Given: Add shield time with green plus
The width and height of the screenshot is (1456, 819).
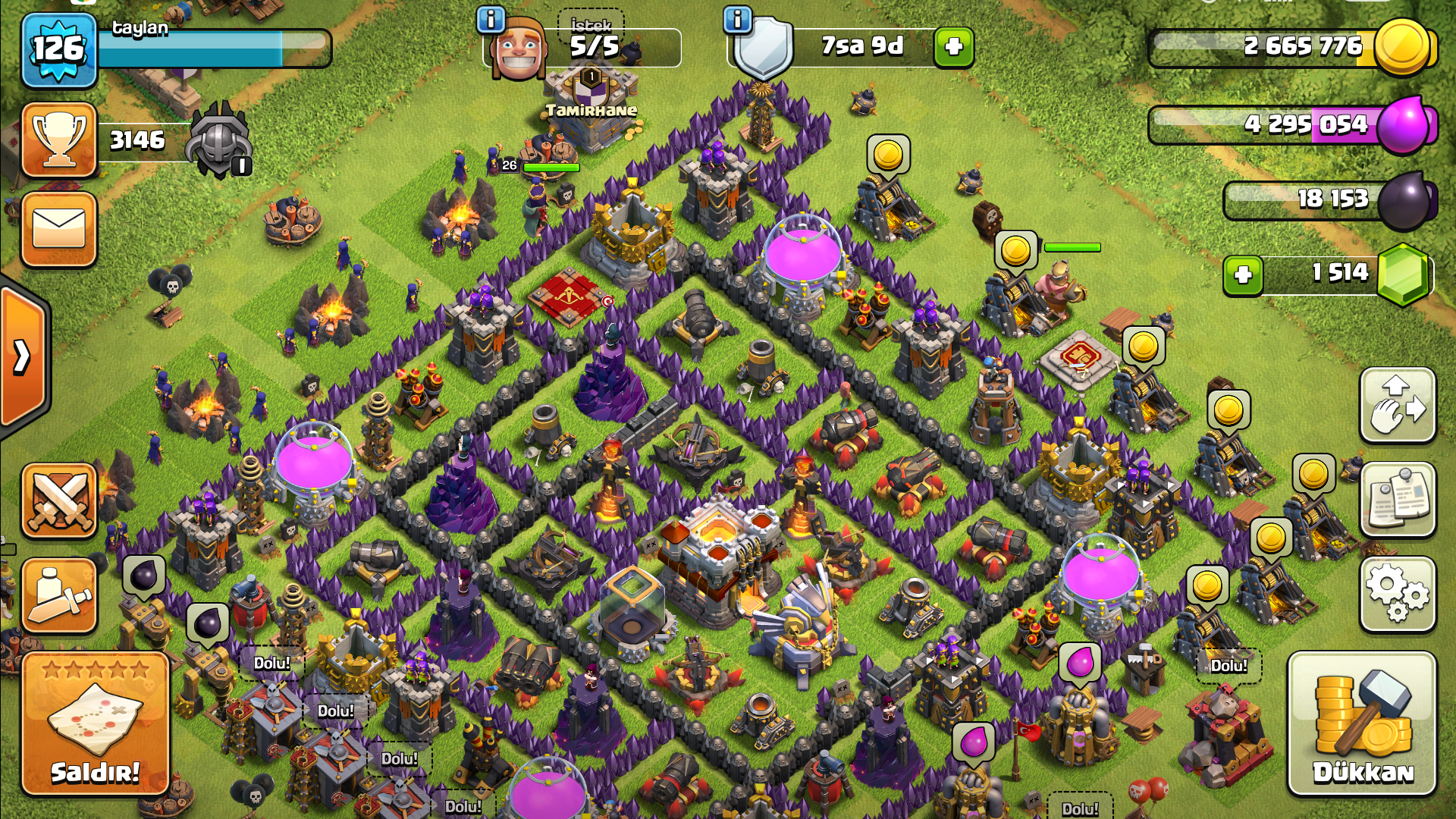Looking at the screenshot, I should click(953, 47).
